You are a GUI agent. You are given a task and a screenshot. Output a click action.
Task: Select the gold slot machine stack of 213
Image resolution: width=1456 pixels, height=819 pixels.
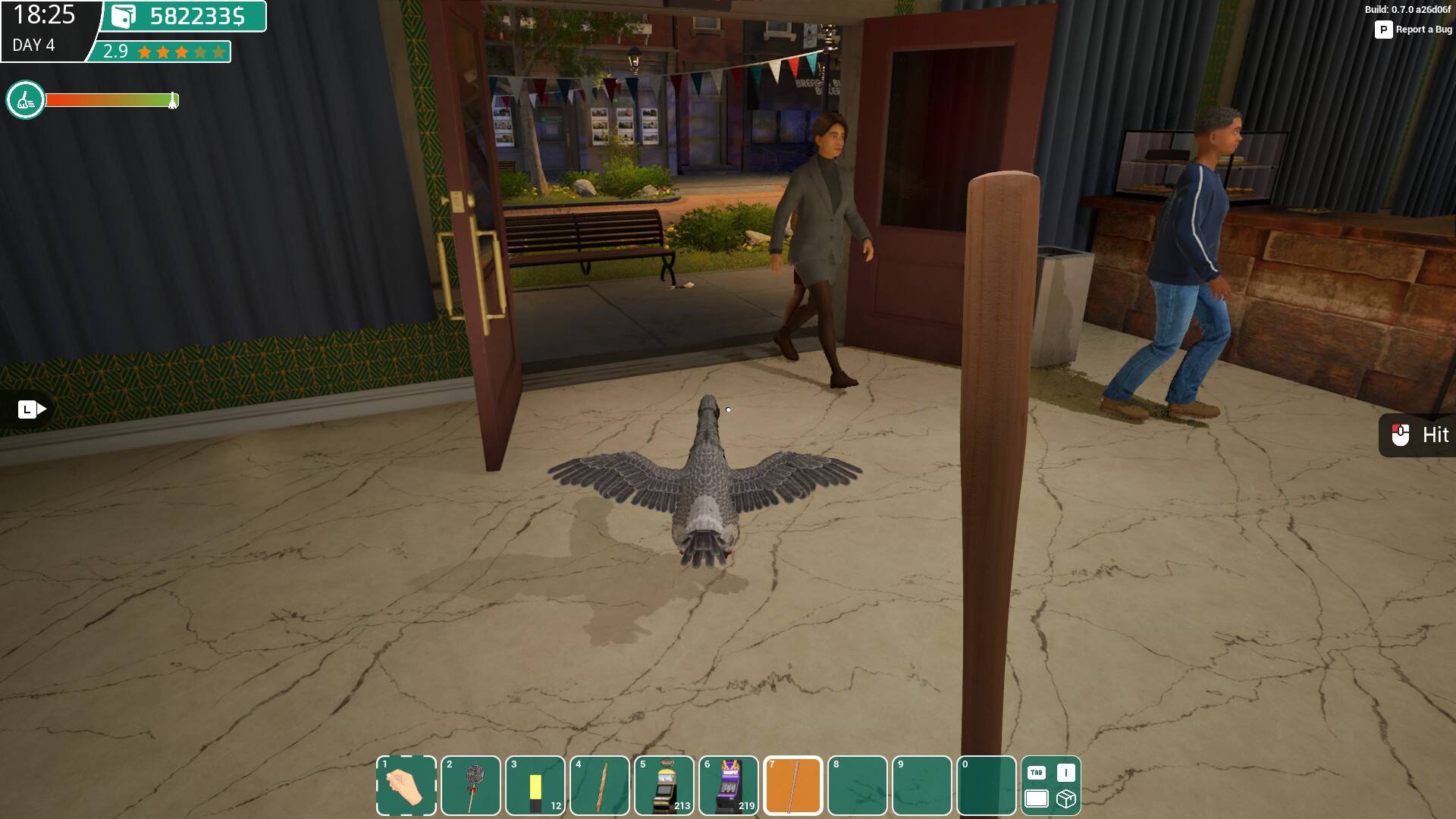(x=664, y=786)
